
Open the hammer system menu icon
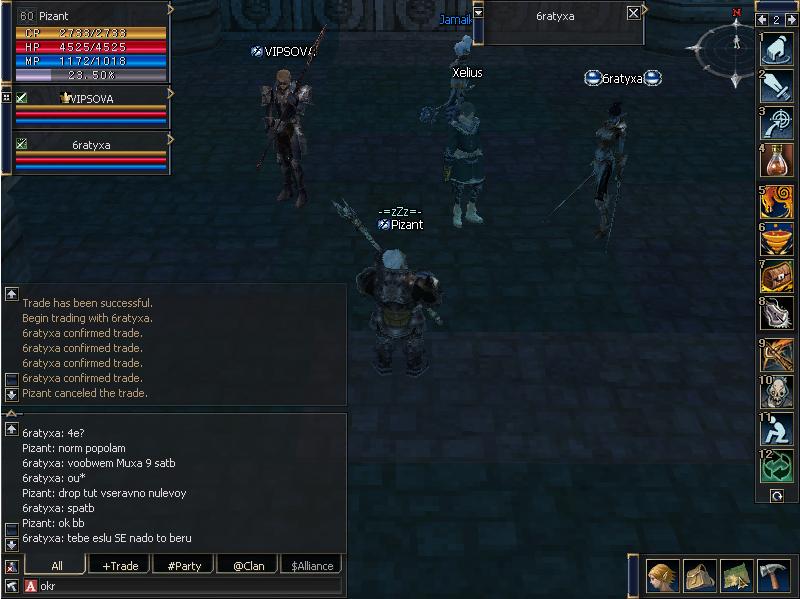pyautogui.click(x=773, y=575)
